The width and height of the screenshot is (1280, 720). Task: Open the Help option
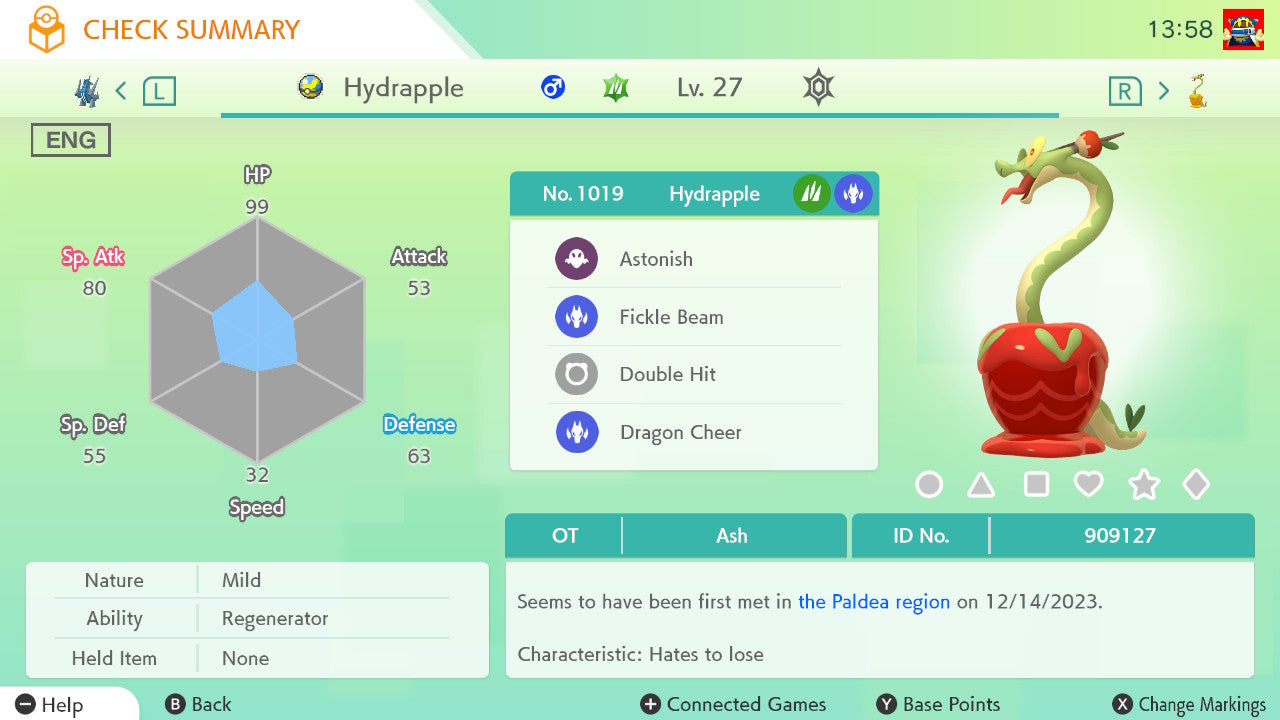pos(50,705)
